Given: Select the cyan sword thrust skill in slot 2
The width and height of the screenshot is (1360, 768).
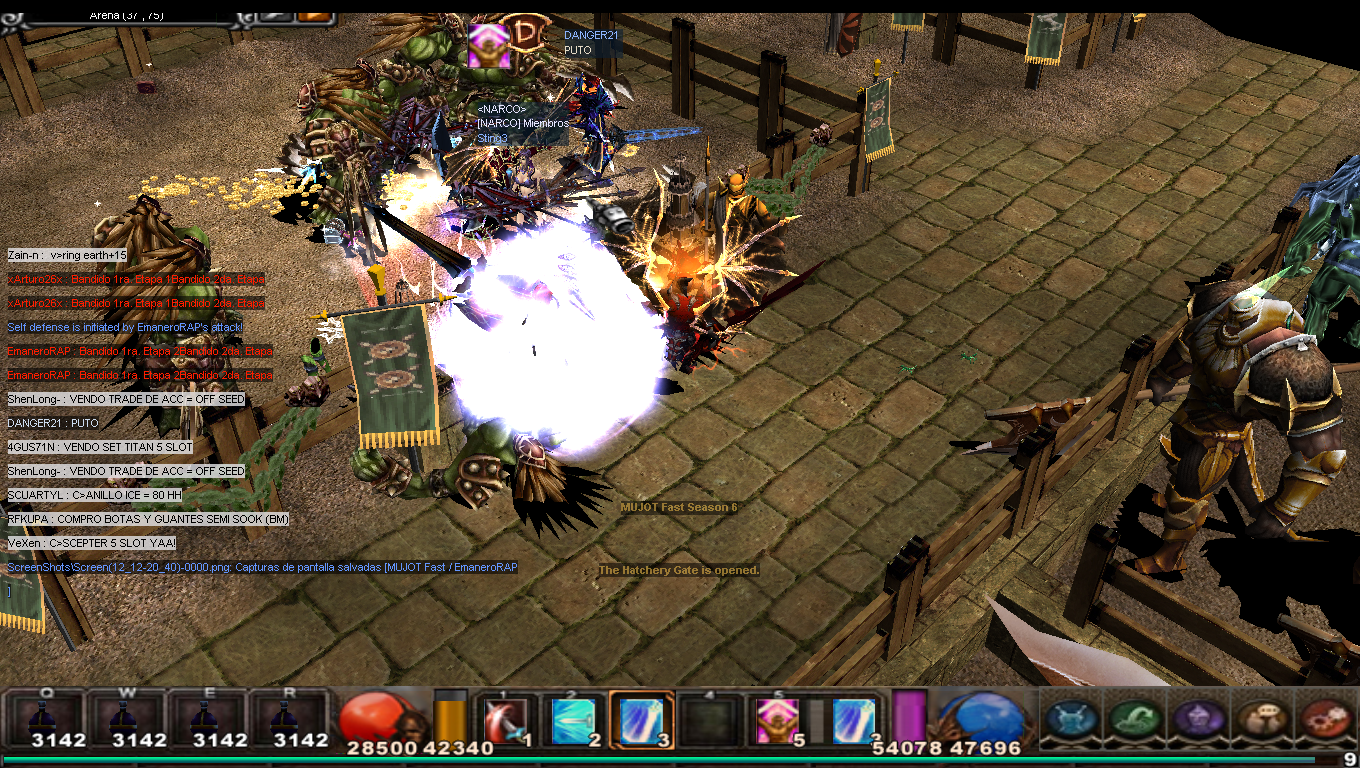Looking at the screenshot, I should coord(574,720).
